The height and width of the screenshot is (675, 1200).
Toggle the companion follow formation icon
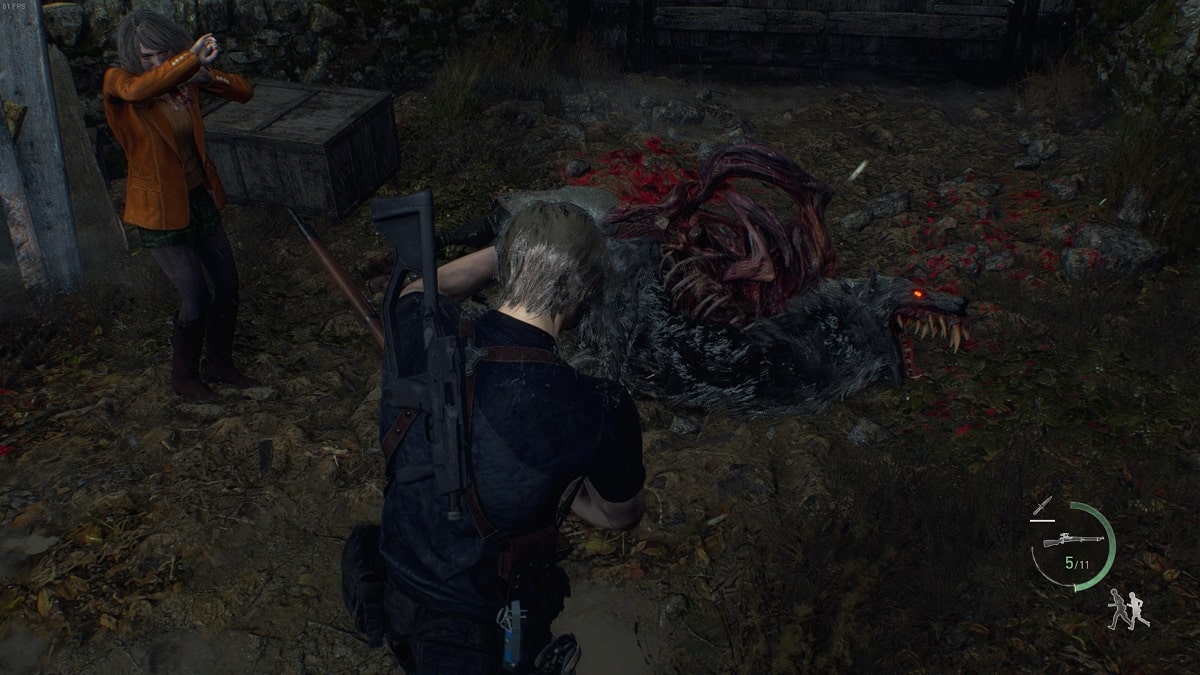tap(1128, 609)
